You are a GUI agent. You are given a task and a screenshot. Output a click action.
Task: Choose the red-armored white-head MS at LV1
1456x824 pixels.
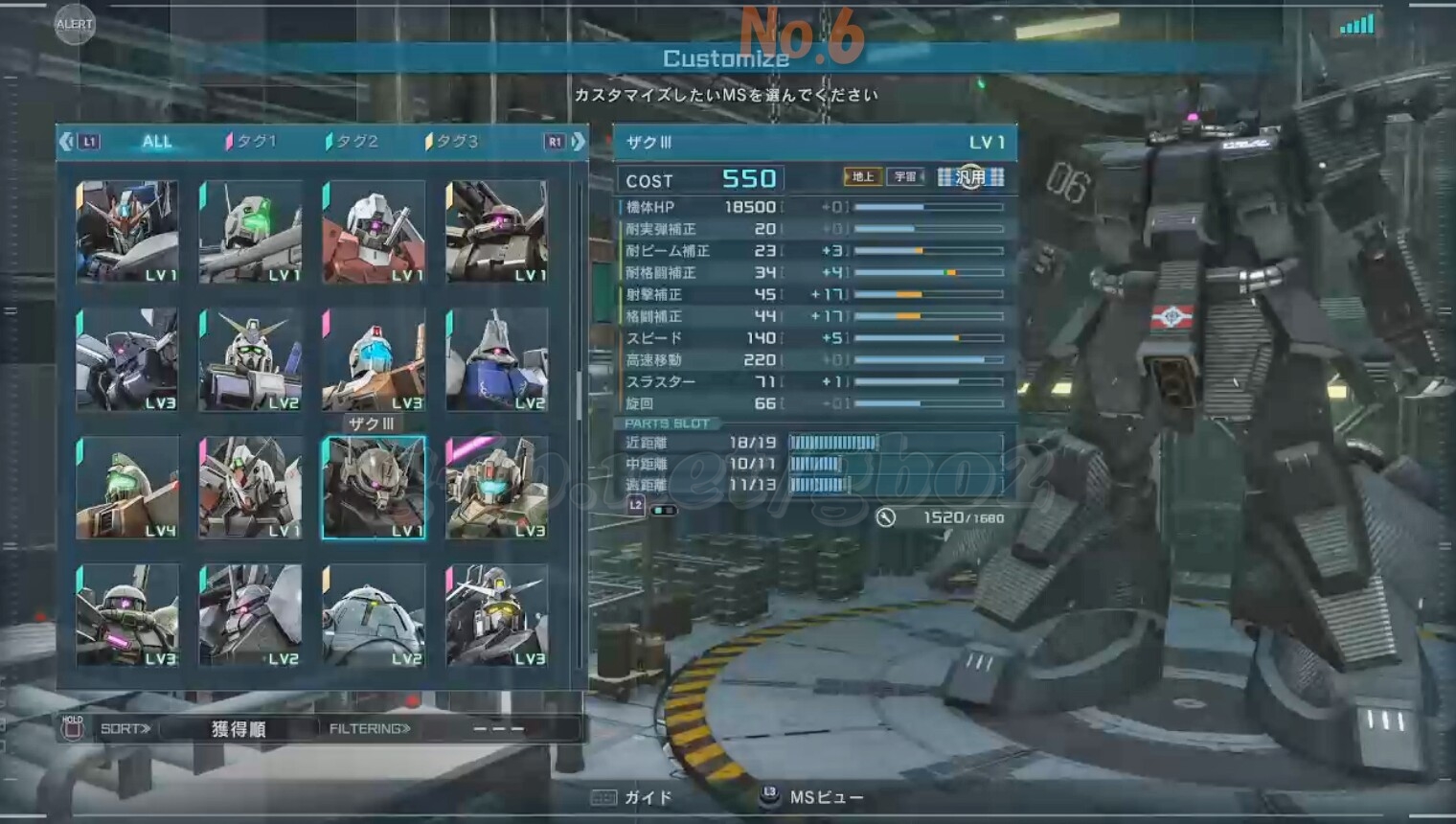pyautogui.click(x=374, y=232)
